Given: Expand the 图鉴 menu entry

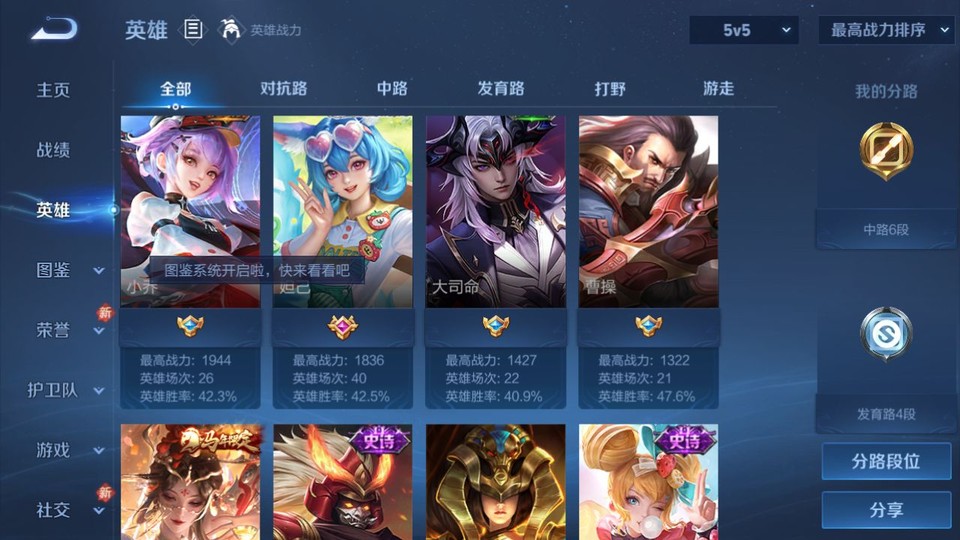Looking at the screenshot, I should tap(68, 270).
